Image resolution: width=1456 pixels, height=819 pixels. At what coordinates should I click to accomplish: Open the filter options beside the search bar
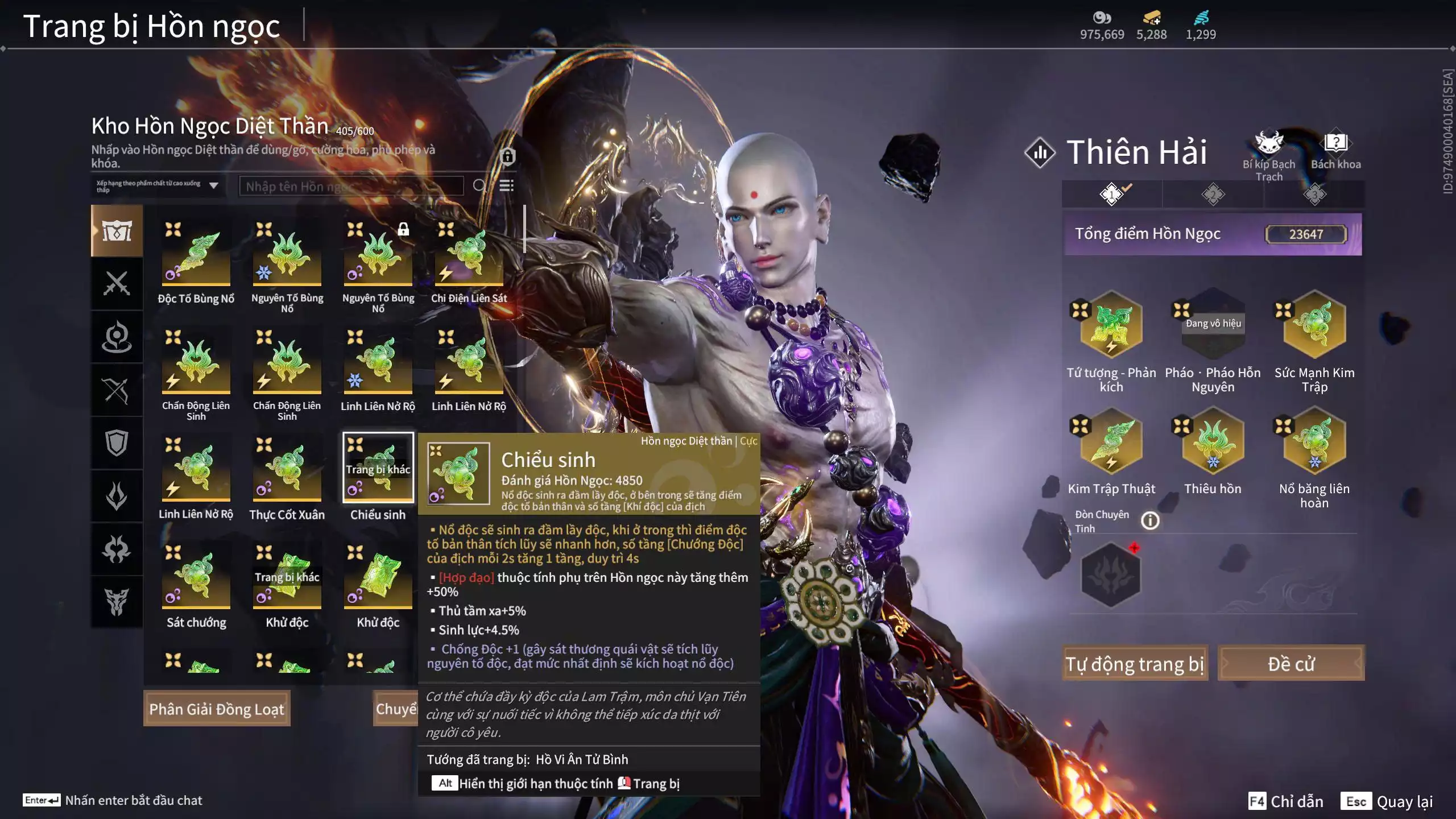pos(506,185)
